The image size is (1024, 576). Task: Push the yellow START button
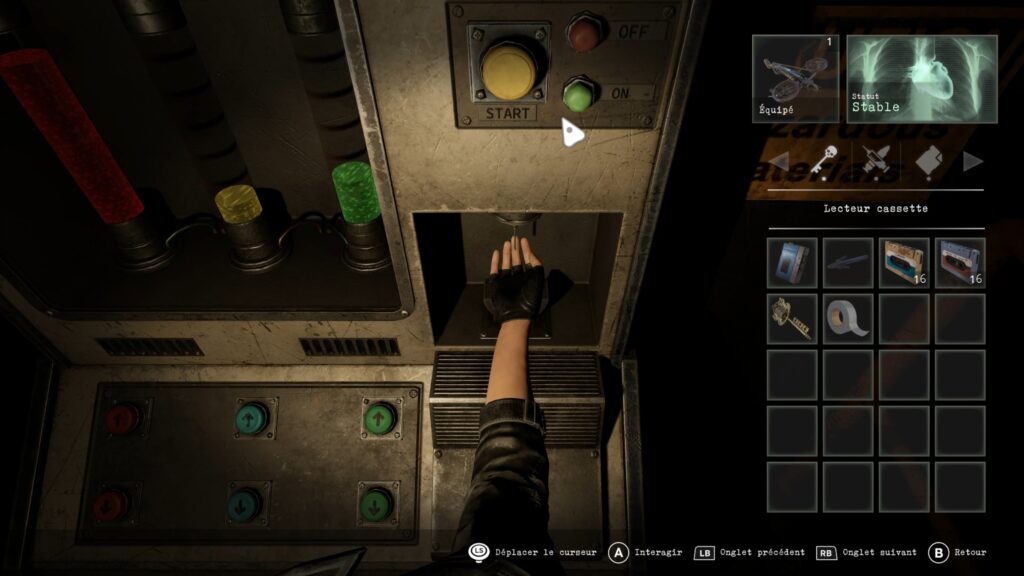click(512, 69)
